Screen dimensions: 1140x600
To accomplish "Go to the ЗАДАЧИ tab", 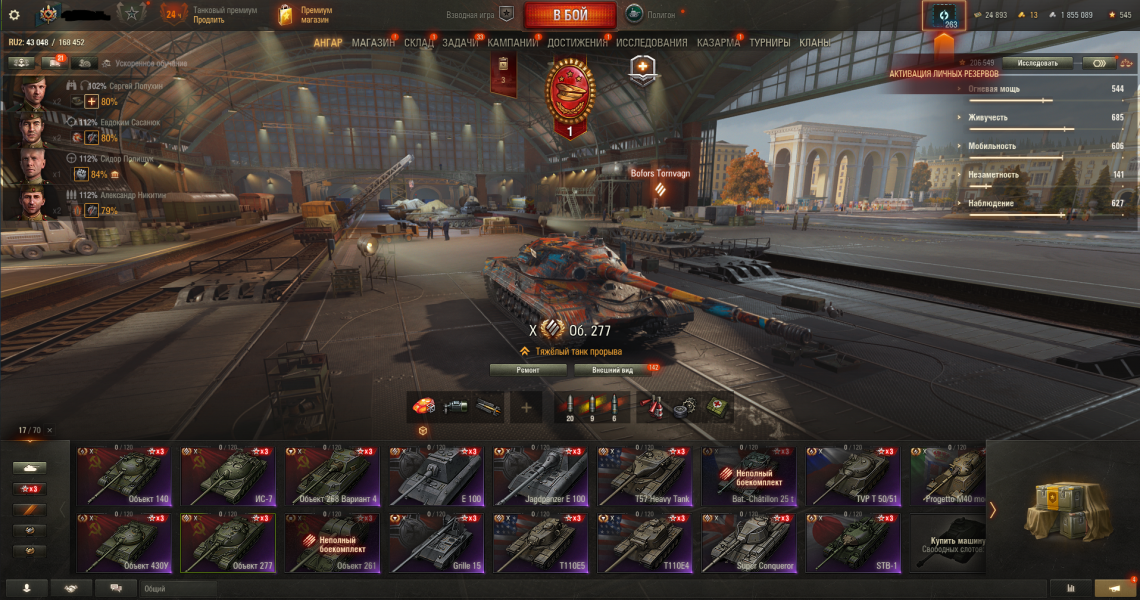I will (460, 43).
